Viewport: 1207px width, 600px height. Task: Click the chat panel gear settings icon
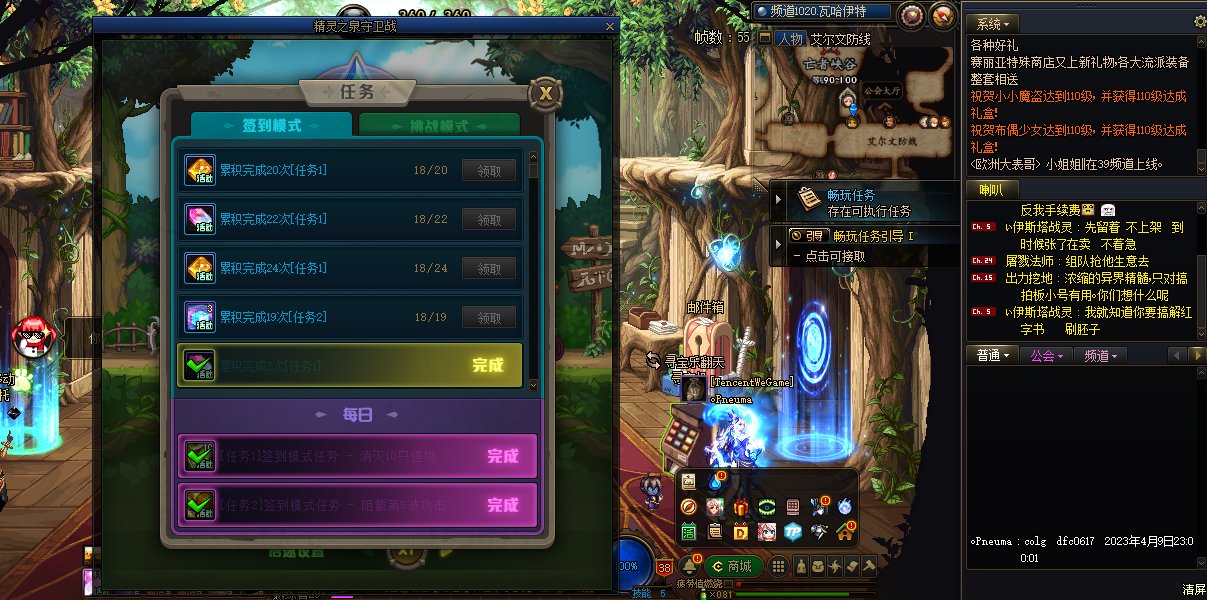tap(1200, 21)
